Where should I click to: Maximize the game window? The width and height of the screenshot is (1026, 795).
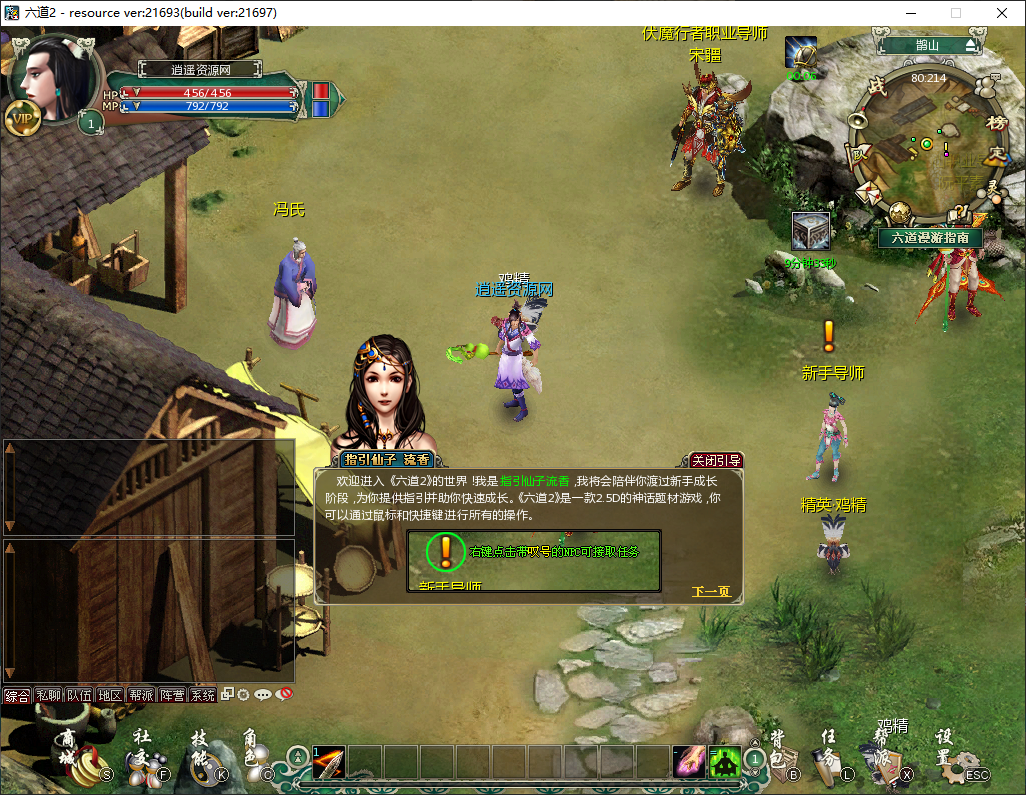955,13
